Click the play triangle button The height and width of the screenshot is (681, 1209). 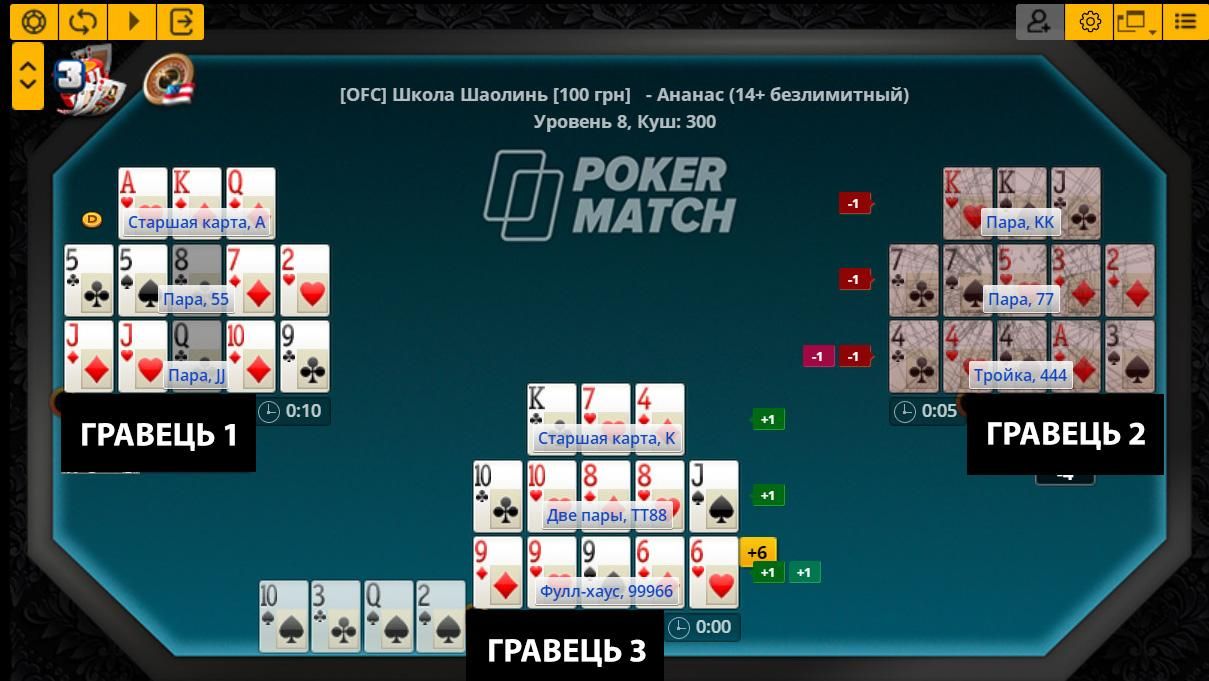point(132,22)
